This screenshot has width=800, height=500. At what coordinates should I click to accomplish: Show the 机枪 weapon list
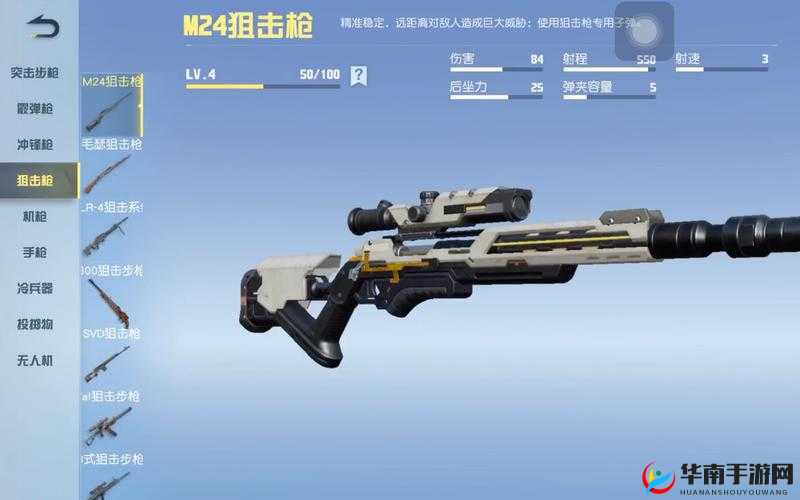point(36,216)
